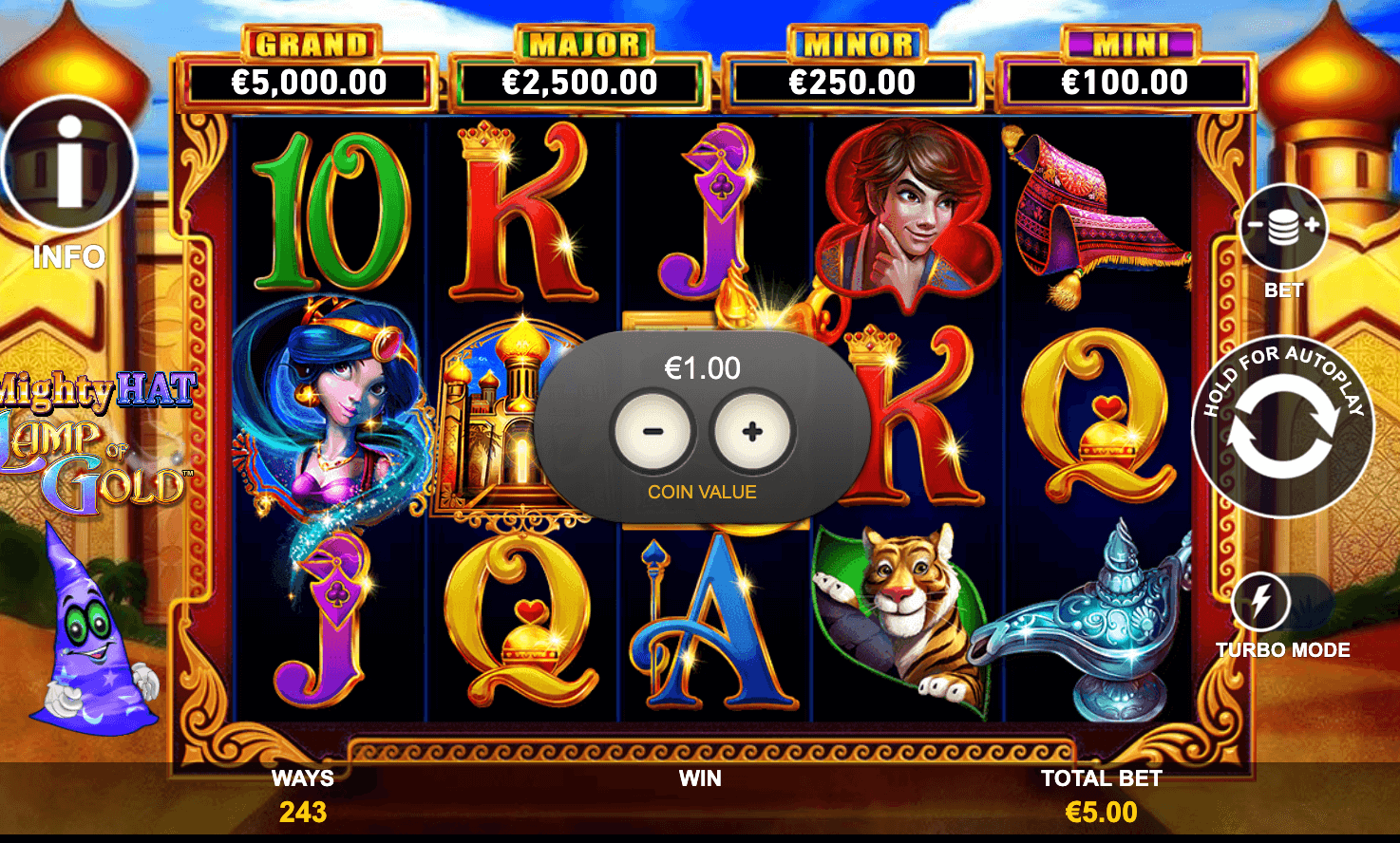Decrease coin value with minus button
Screen dimensions: 1400x843
[x=653, y=432]
